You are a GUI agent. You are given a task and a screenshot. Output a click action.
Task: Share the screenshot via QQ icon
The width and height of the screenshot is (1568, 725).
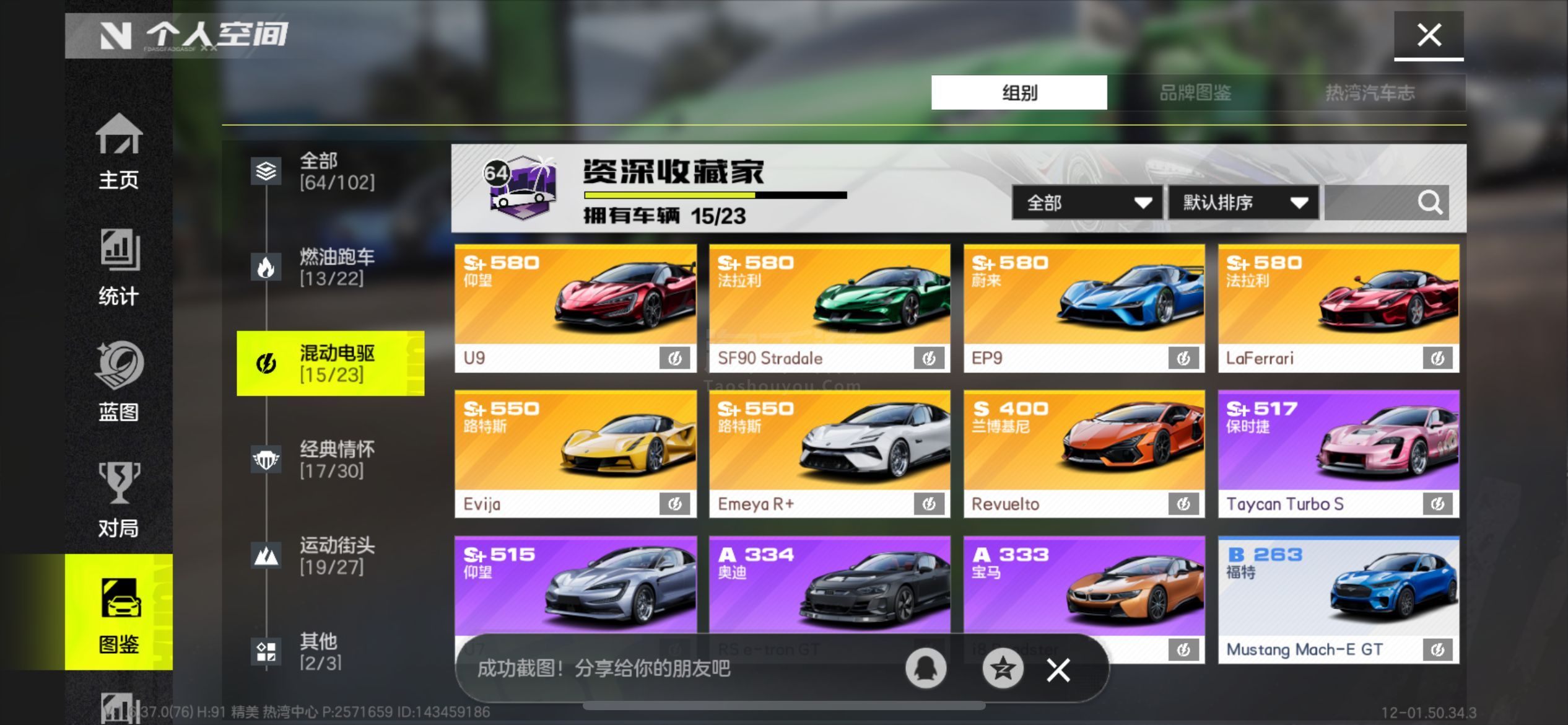click(x=926, y=669)
